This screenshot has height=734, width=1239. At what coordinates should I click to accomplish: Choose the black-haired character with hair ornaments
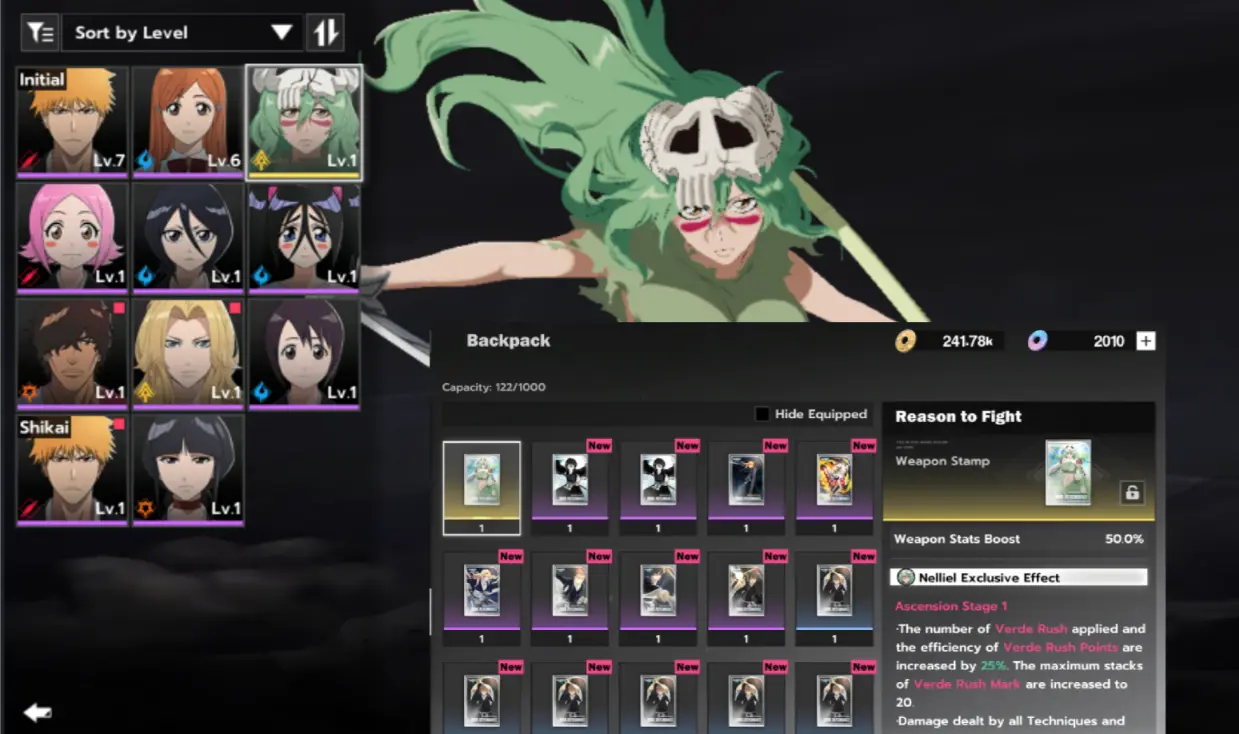[304, 237]
